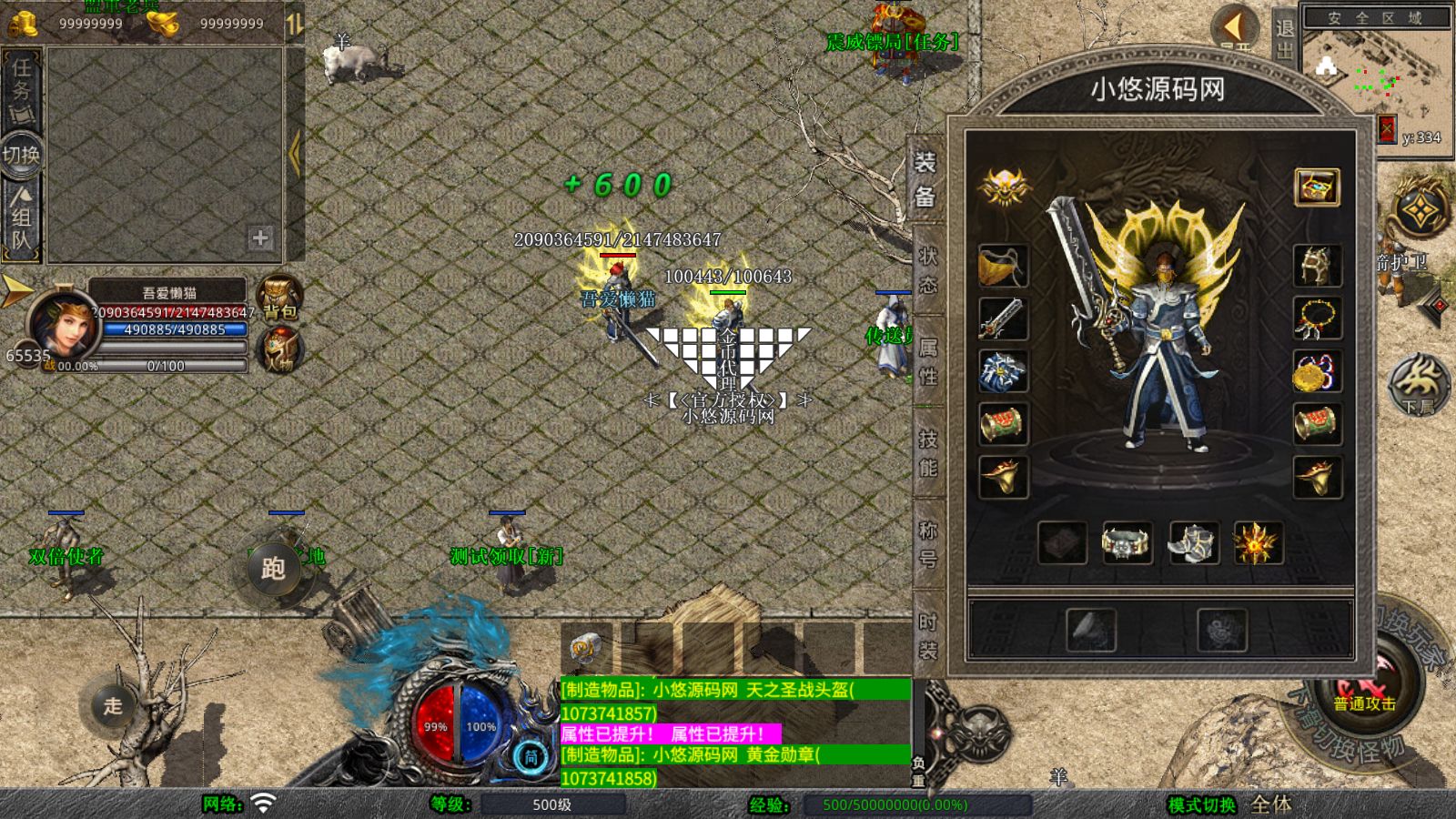Select the equipped sword weapon slot
The image size is (1456, 819).
[x=1003, y=318]
